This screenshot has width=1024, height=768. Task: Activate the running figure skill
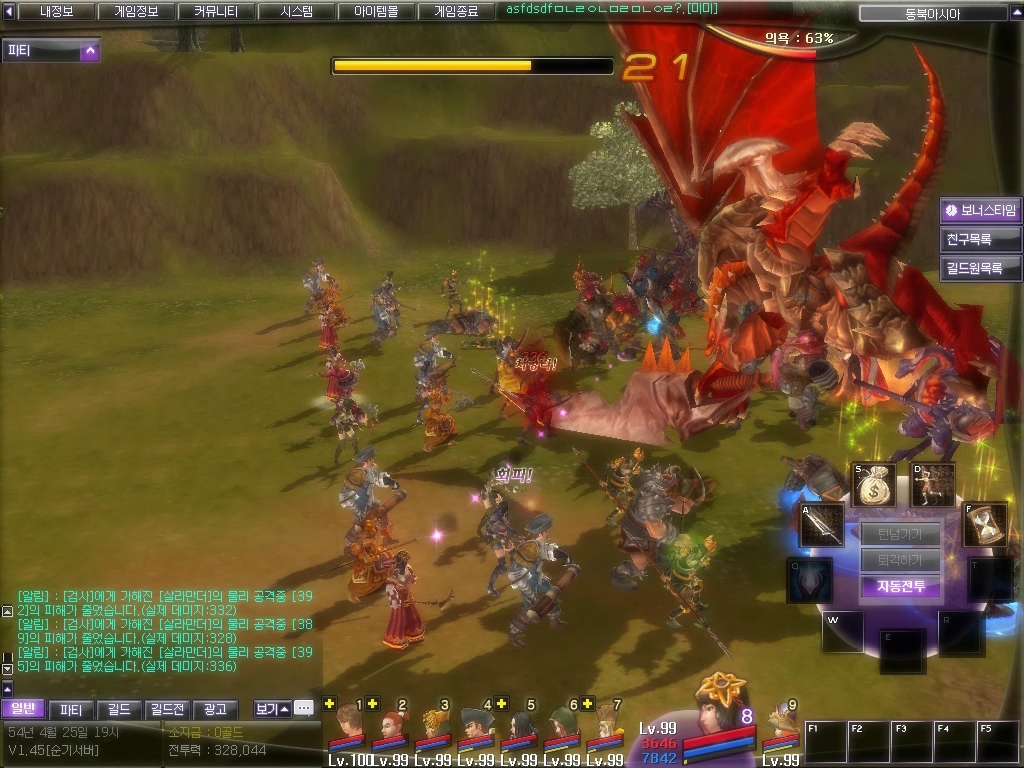click(x=932, y=485)
